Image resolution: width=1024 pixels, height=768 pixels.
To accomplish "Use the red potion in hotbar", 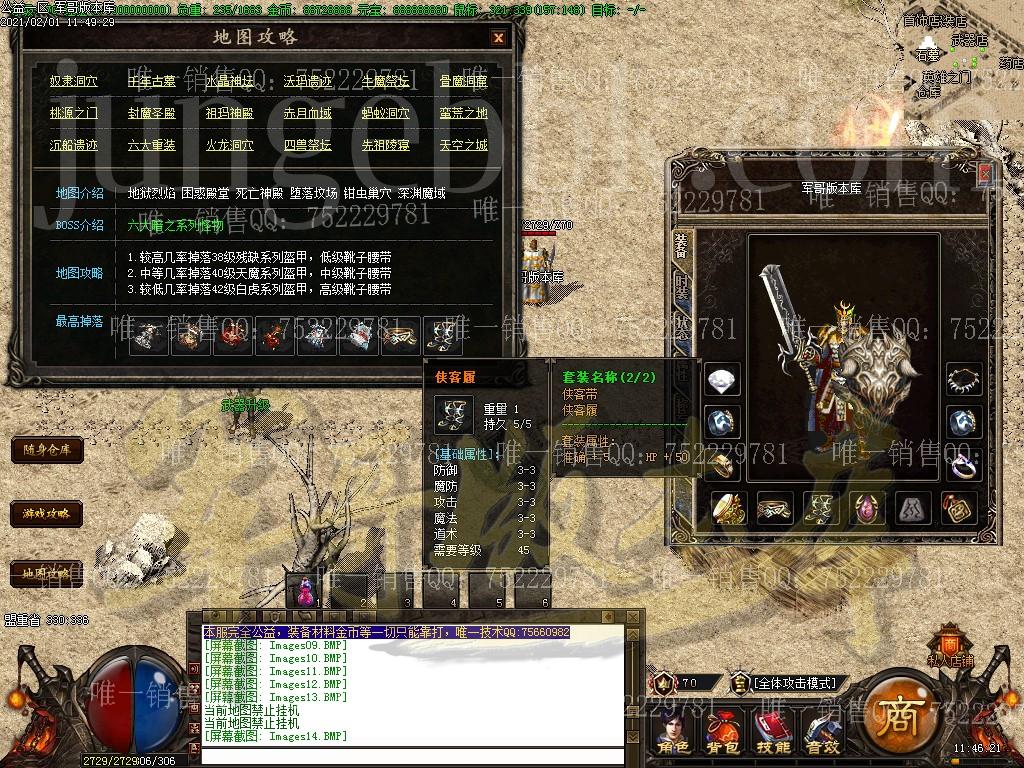I will coord(304,590).
